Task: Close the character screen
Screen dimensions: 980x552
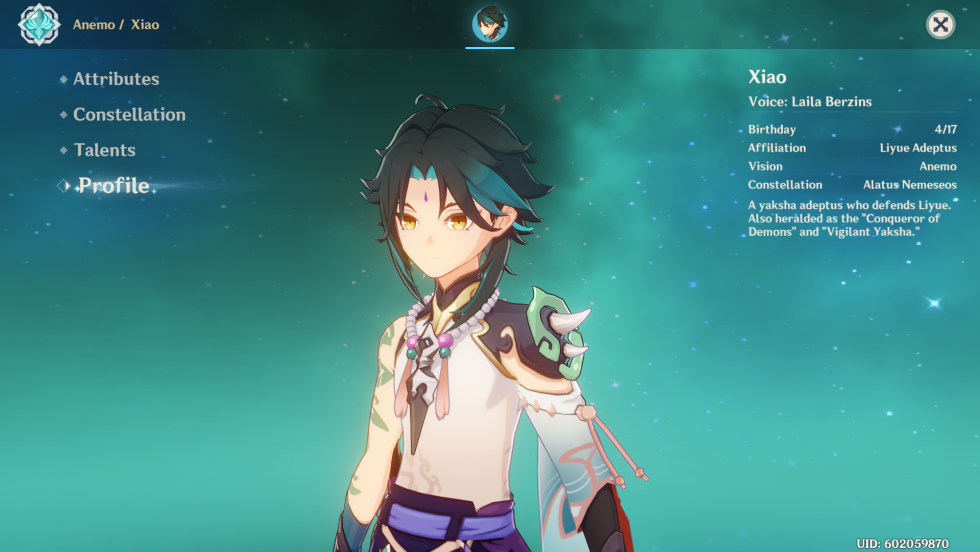Action: pos(940,25)
